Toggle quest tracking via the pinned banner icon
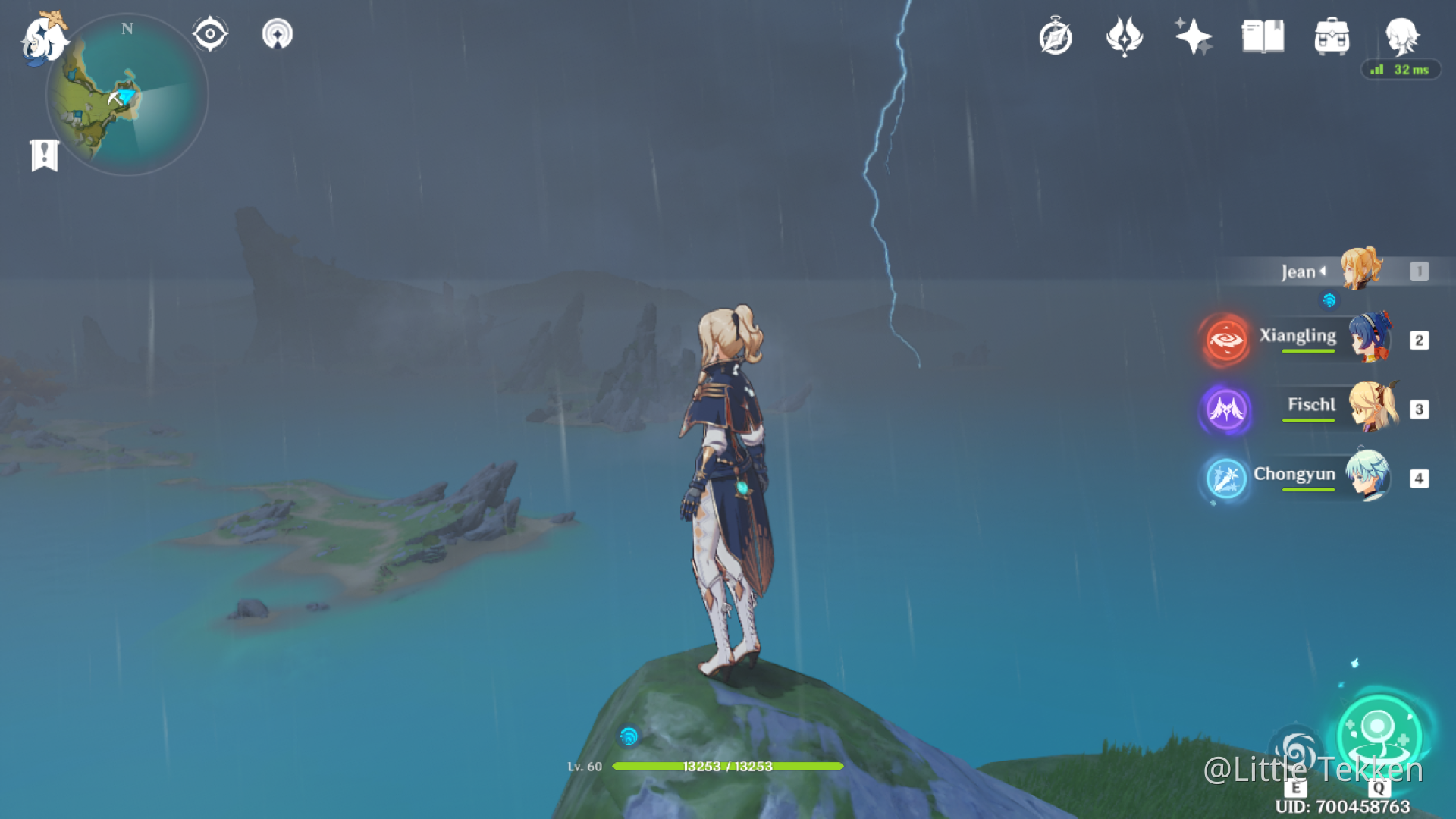Image resolution: width=1456 pixels, height=819 pixels. point(45,155)
